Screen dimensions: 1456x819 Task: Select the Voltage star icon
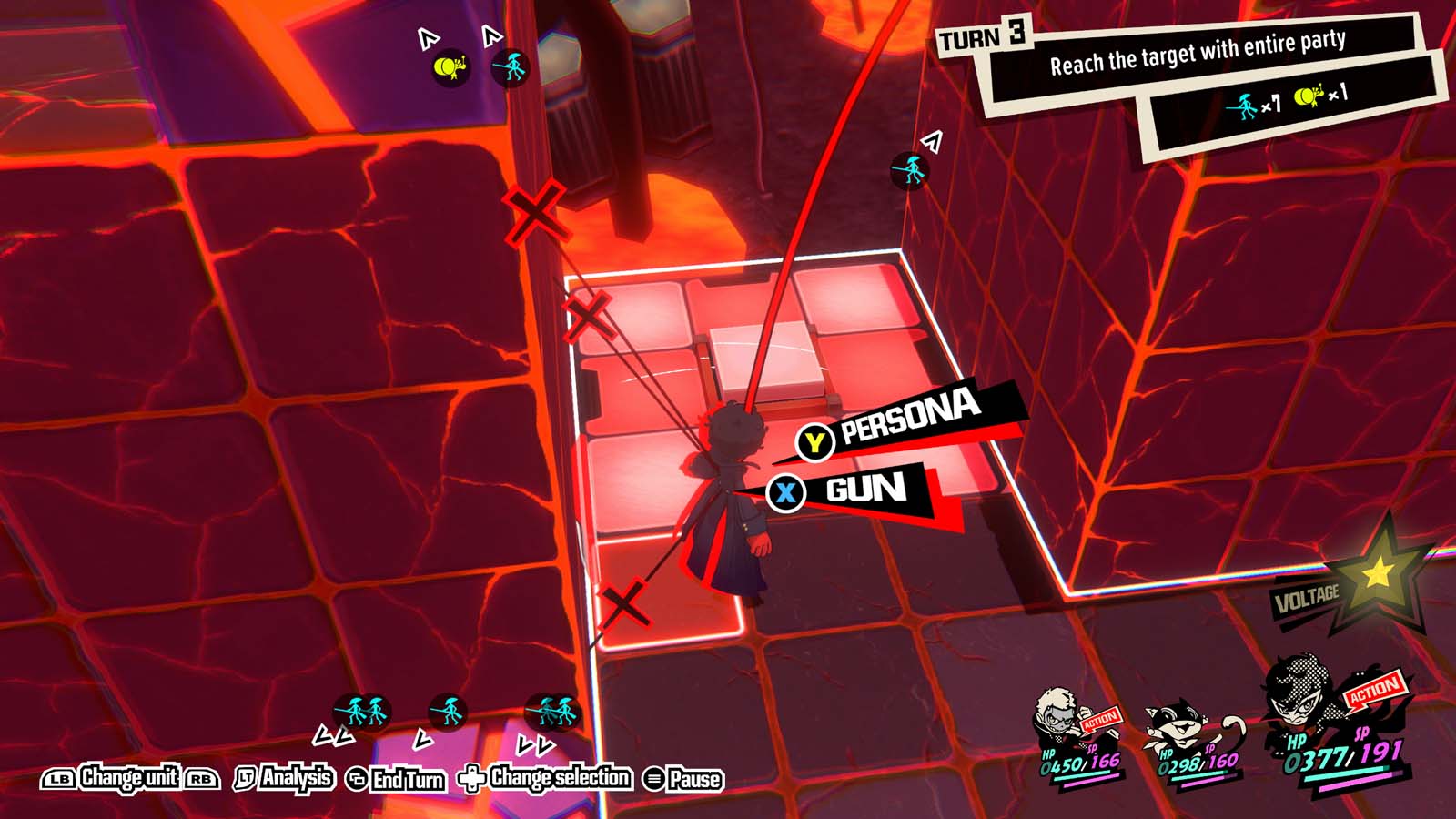coord(1375,573)
